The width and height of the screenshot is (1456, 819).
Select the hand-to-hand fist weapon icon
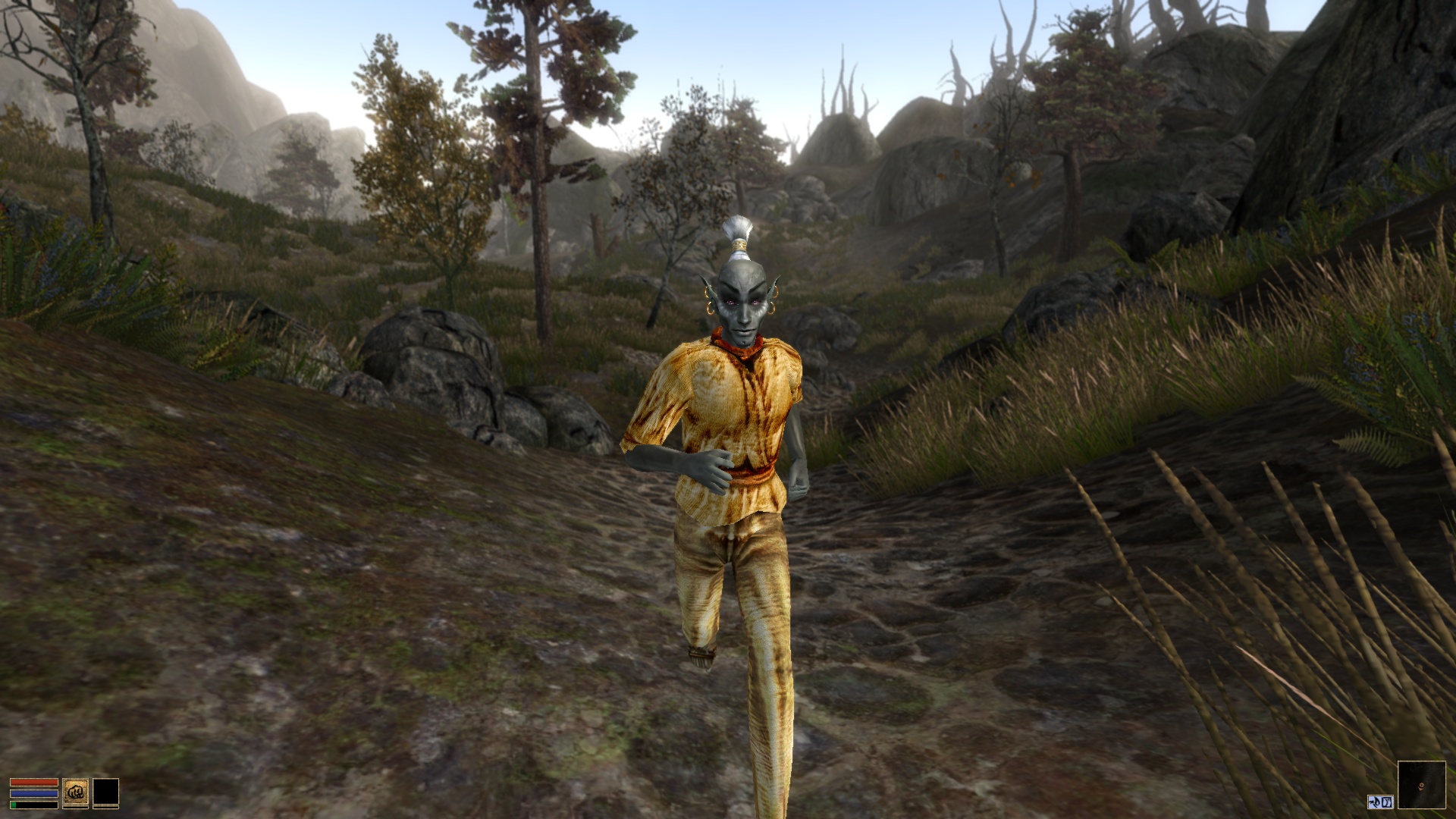click(76, 791)
